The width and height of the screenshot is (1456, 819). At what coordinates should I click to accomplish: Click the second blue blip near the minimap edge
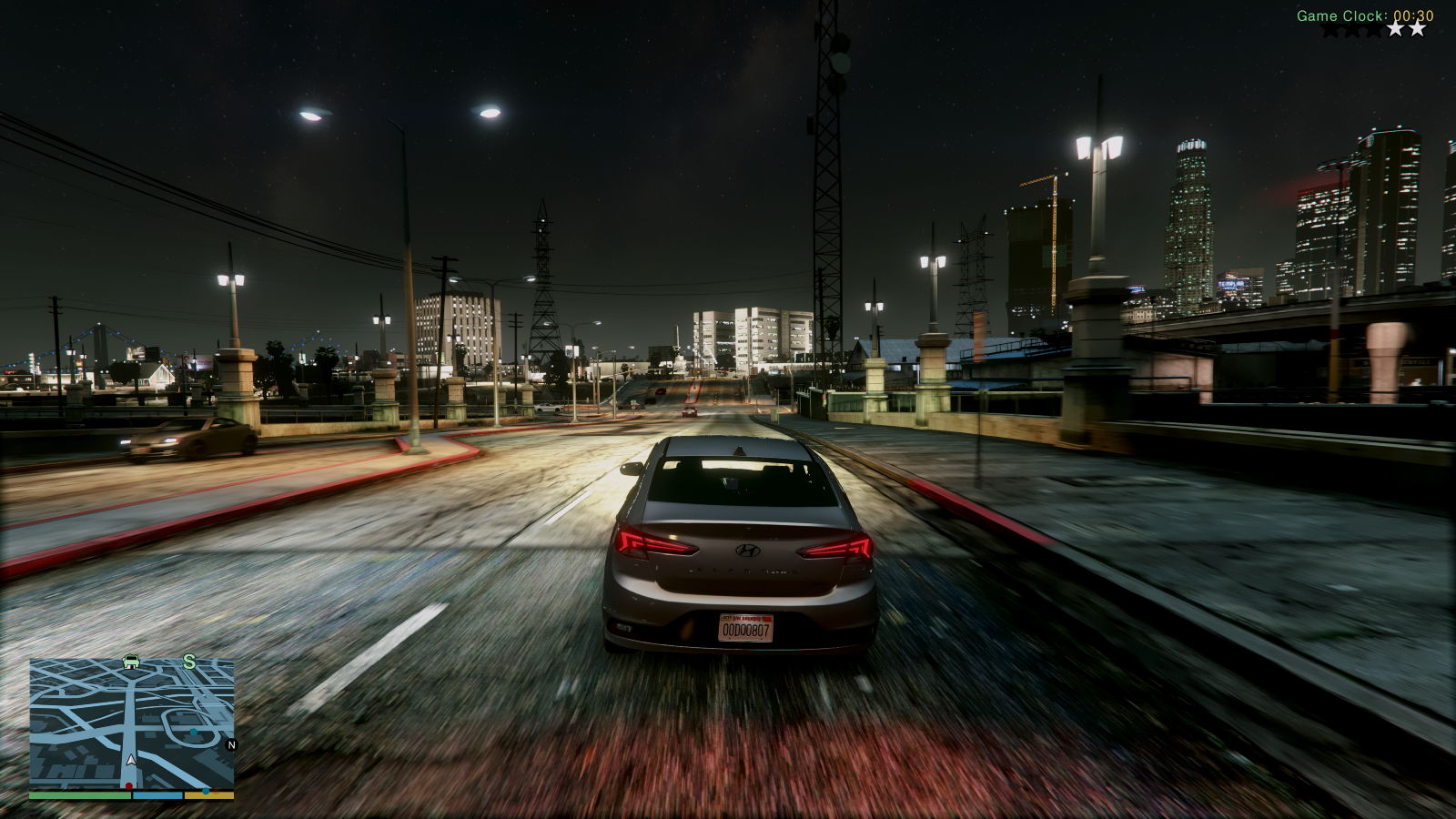click(x=207, y=792)
